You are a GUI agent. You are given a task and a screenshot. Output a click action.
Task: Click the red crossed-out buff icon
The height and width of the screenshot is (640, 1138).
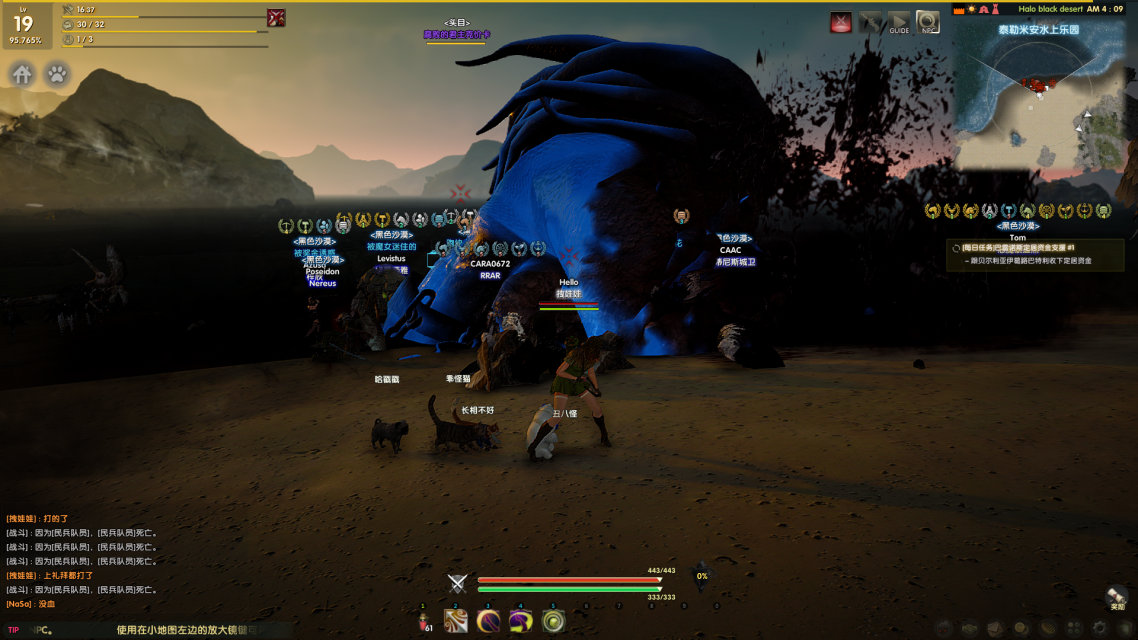tap(276, 17)
